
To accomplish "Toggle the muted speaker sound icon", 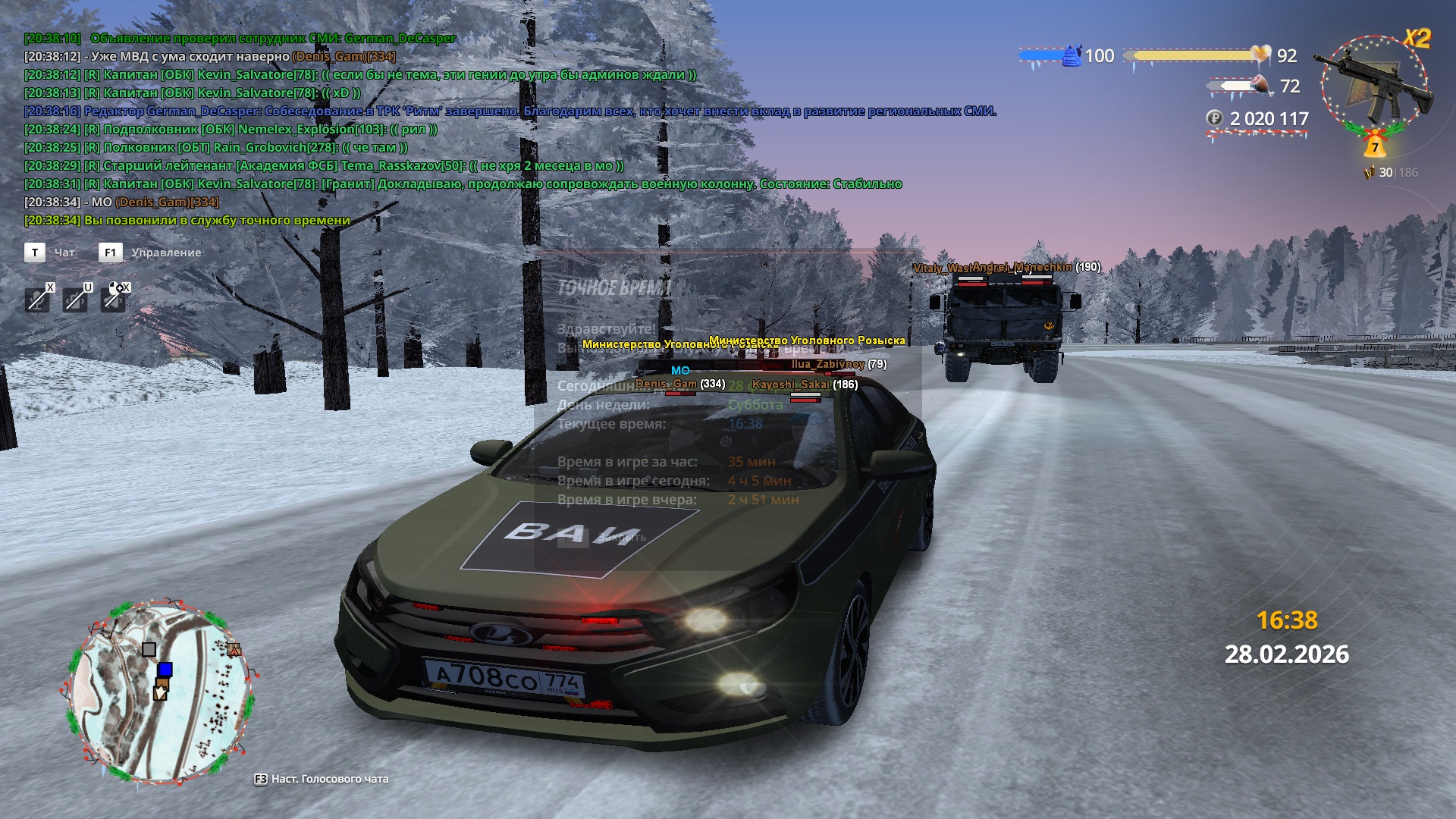I will point(113,300).
